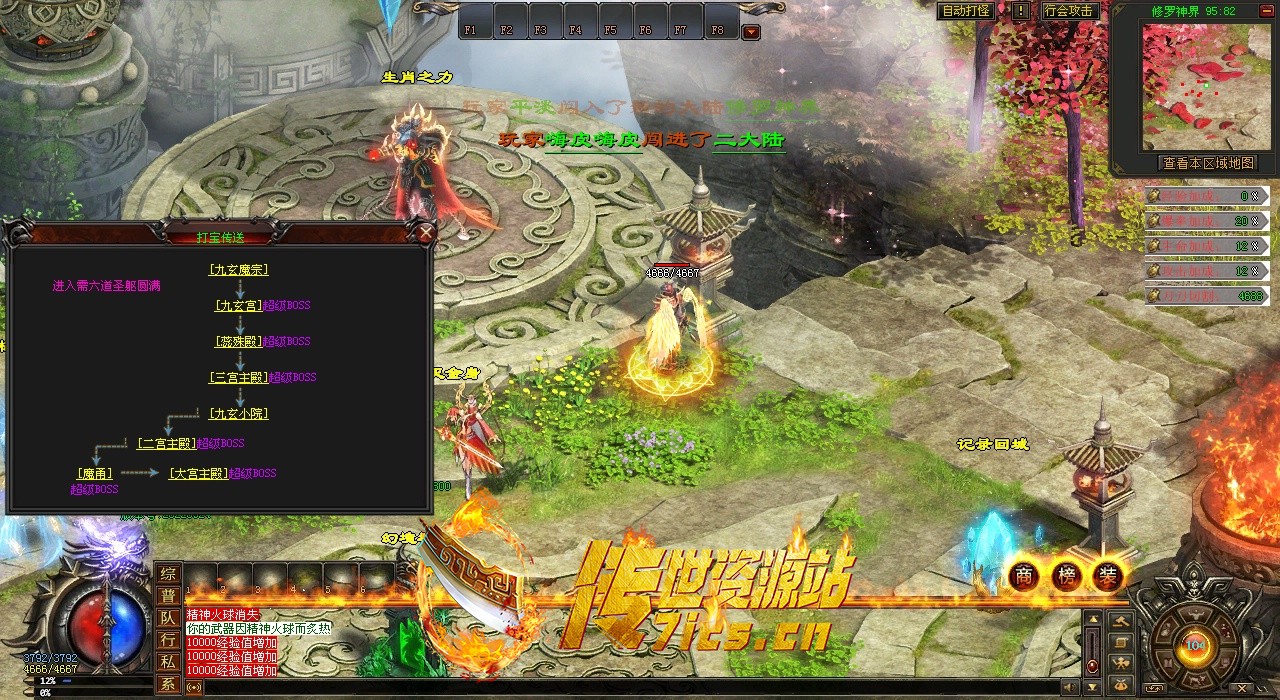Viewport: 1280px width, 700px height.
Task: Select the 九玄宫 destination link
Action: pyautogui.click(x=237, y=306)
